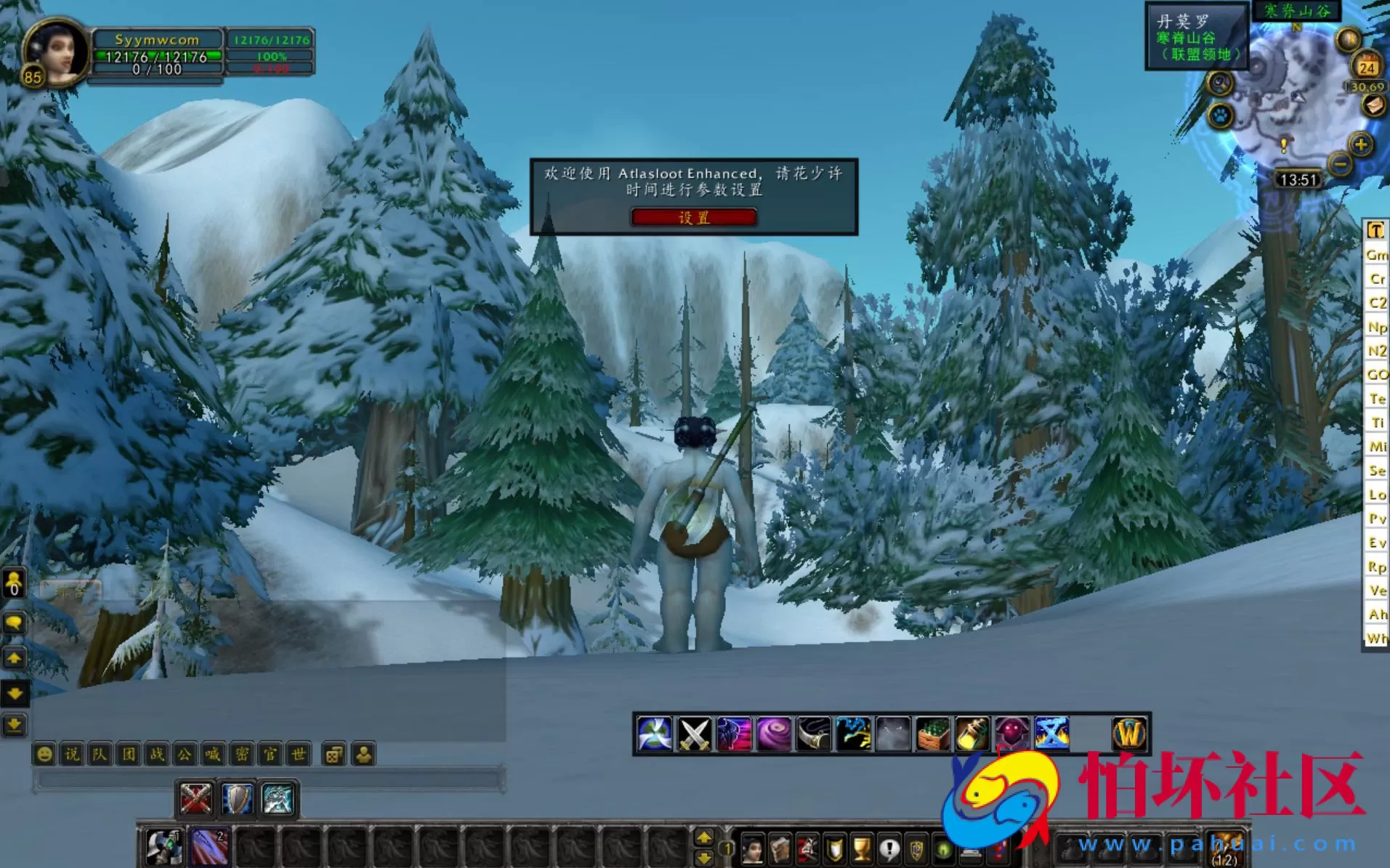The height and width of the screenshot is (868, 1390).
Task: Click the purple hooded figure spell icon
Action: [1013, 735]
